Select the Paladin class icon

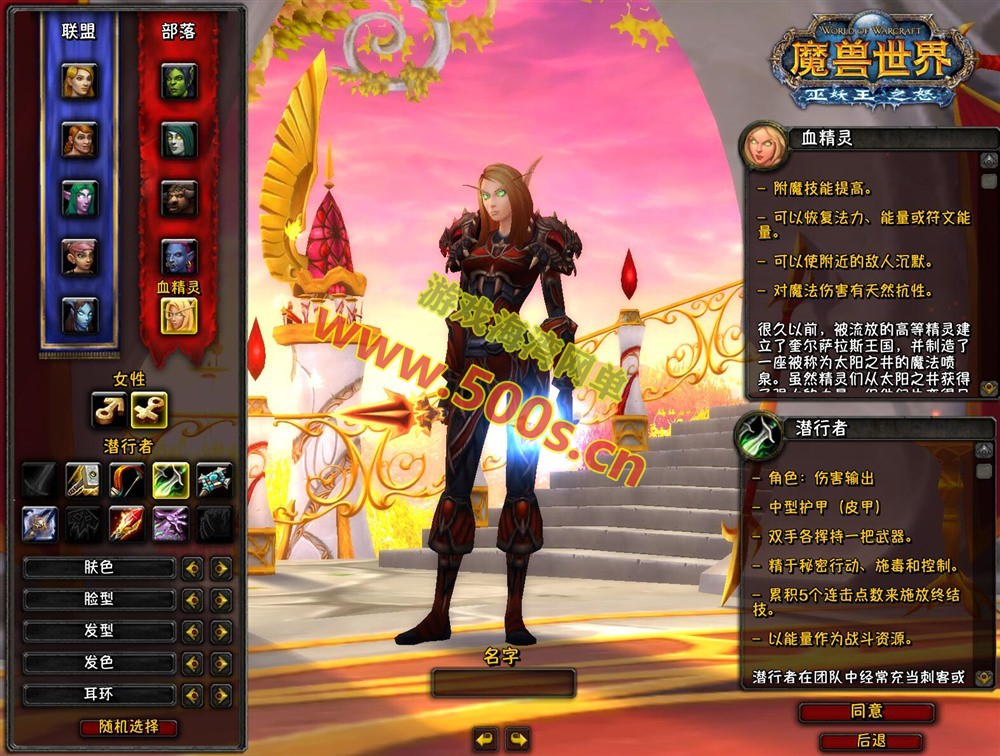[82, 480]
